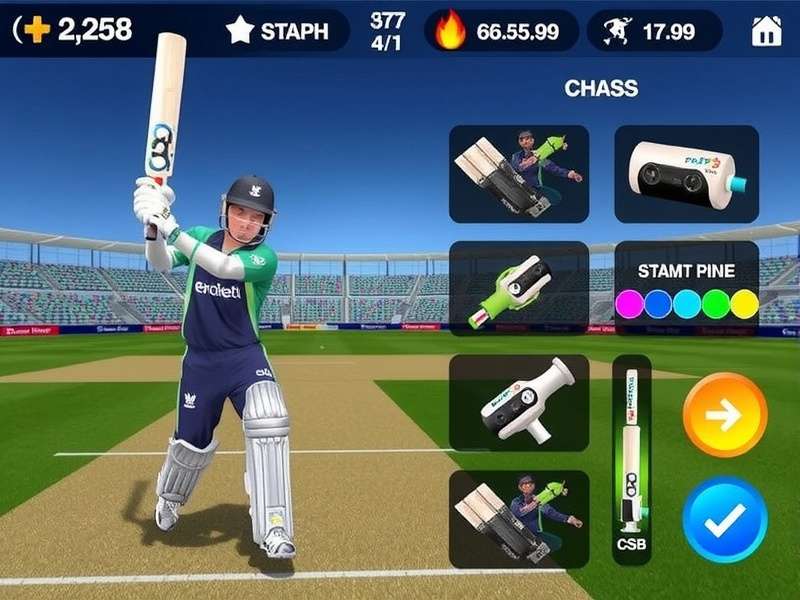
Task: Select the blue color swatch
Action: coord(657,304)
